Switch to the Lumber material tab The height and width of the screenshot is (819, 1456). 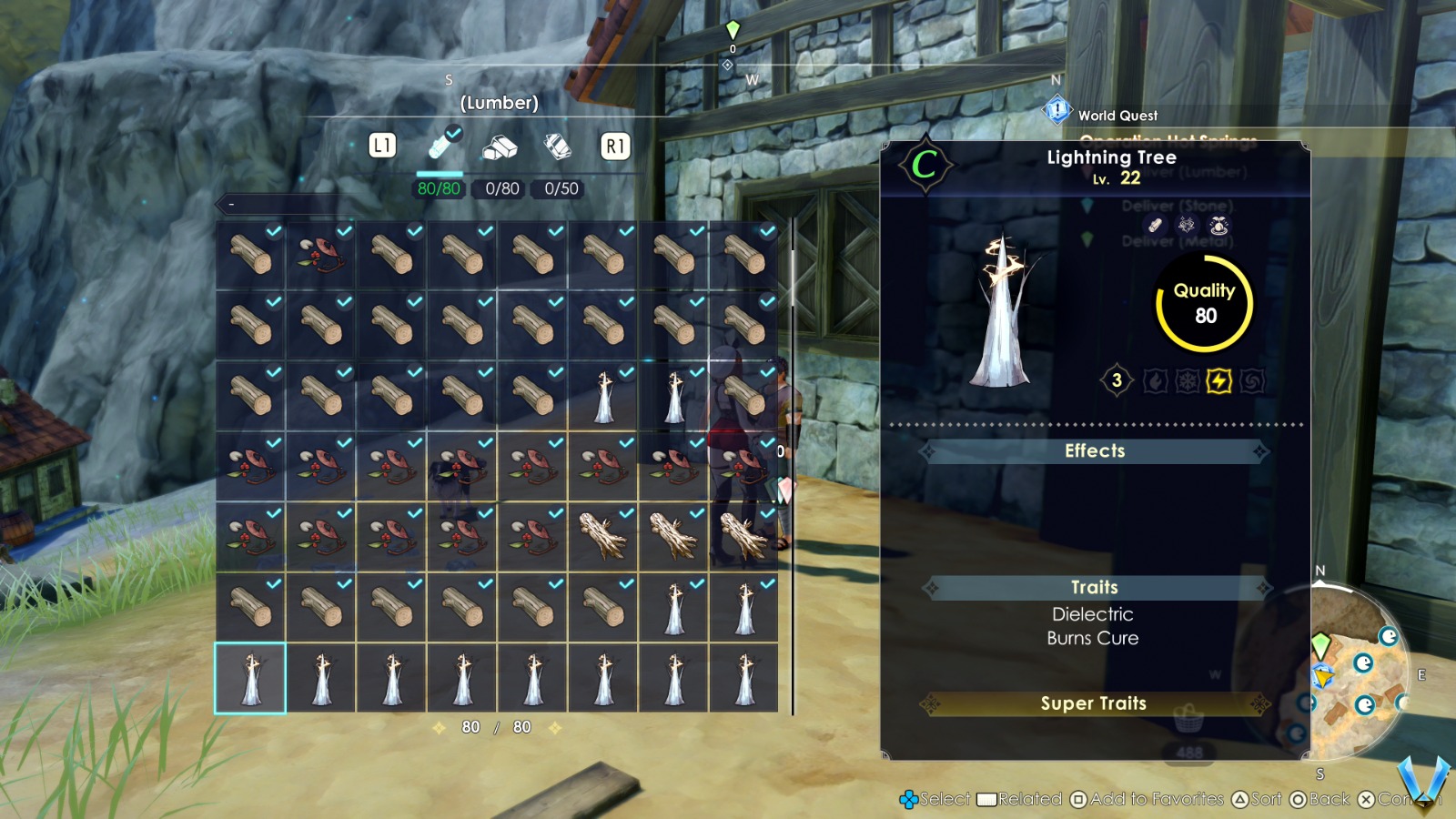coord(441,146)
